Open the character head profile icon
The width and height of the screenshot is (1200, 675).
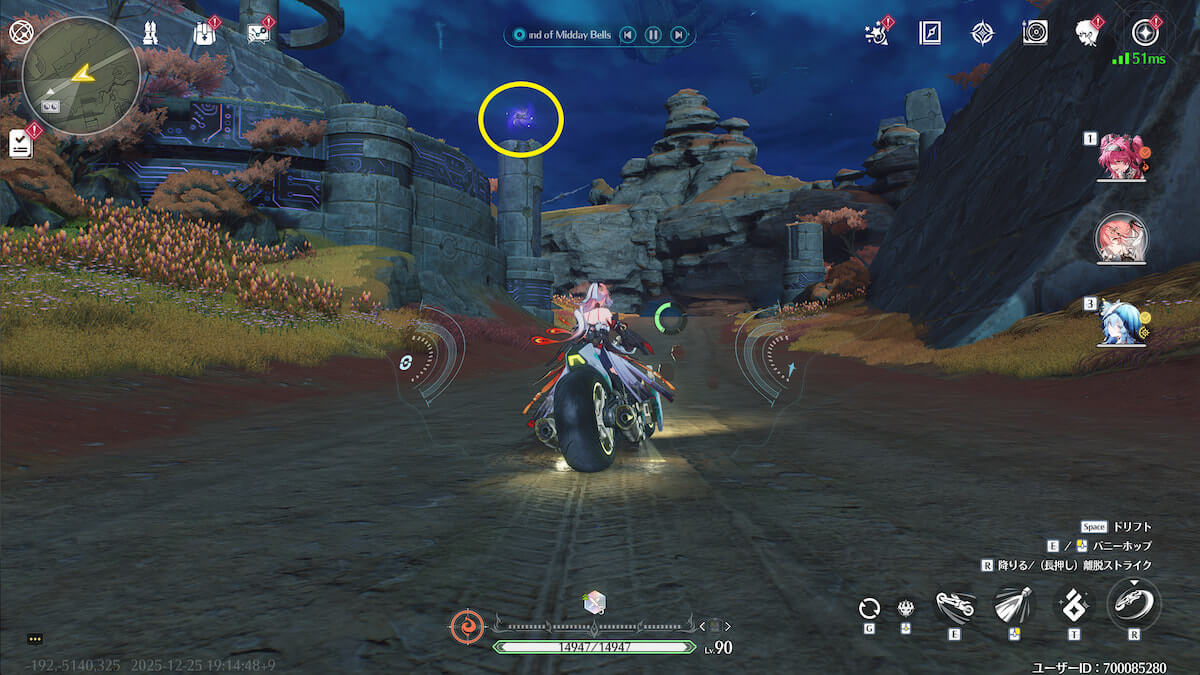pos(1087,33)
